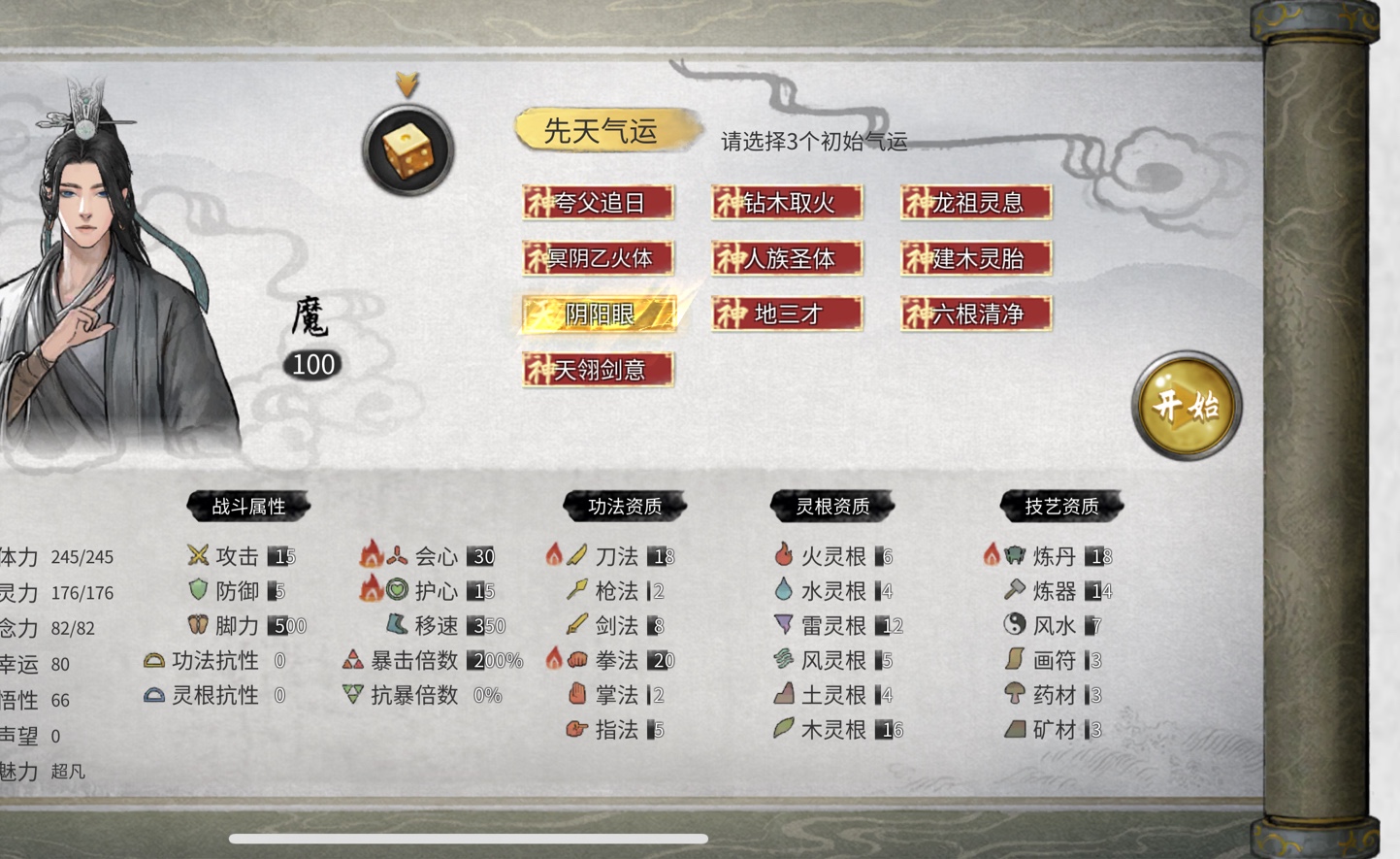Click the 防御 shield defense icon
1400x859 pixels.
click(197, 590)
